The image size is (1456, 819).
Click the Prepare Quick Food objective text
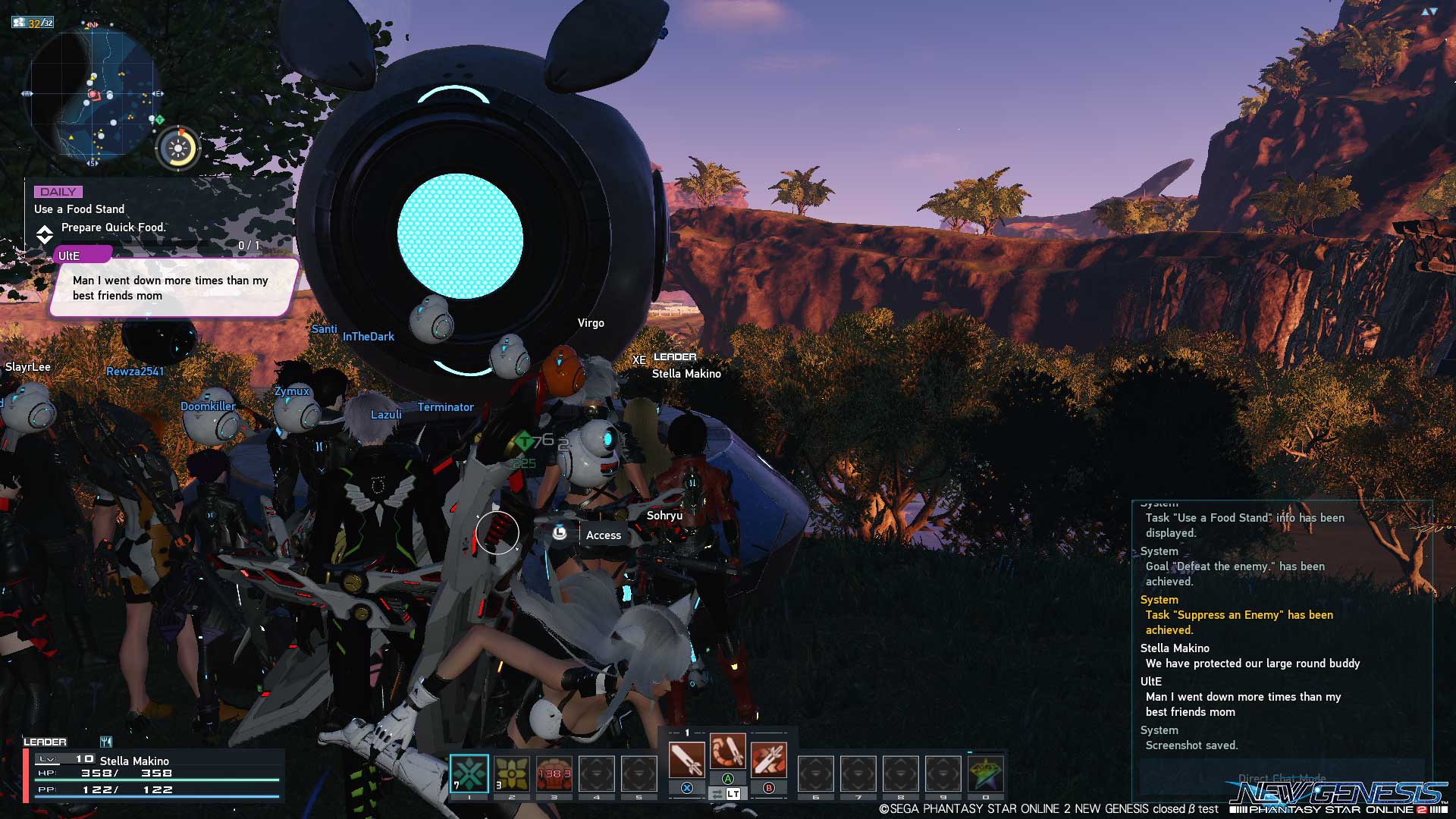pos(113,227)
